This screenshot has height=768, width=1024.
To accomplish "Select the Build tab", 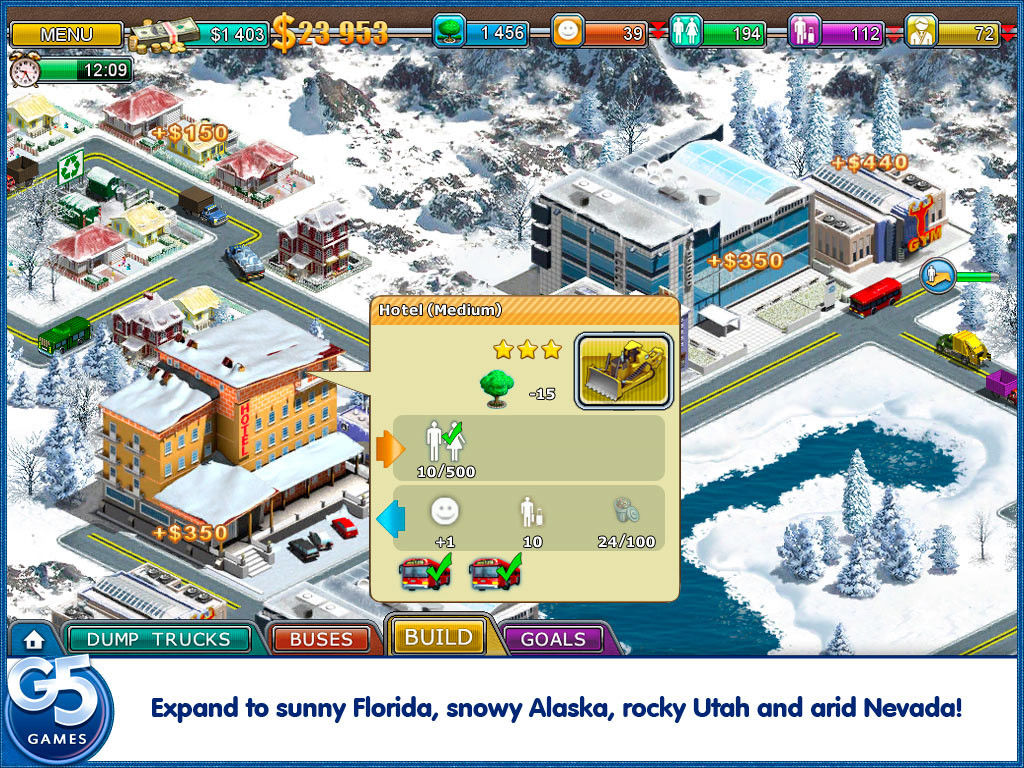I will 438,636.
